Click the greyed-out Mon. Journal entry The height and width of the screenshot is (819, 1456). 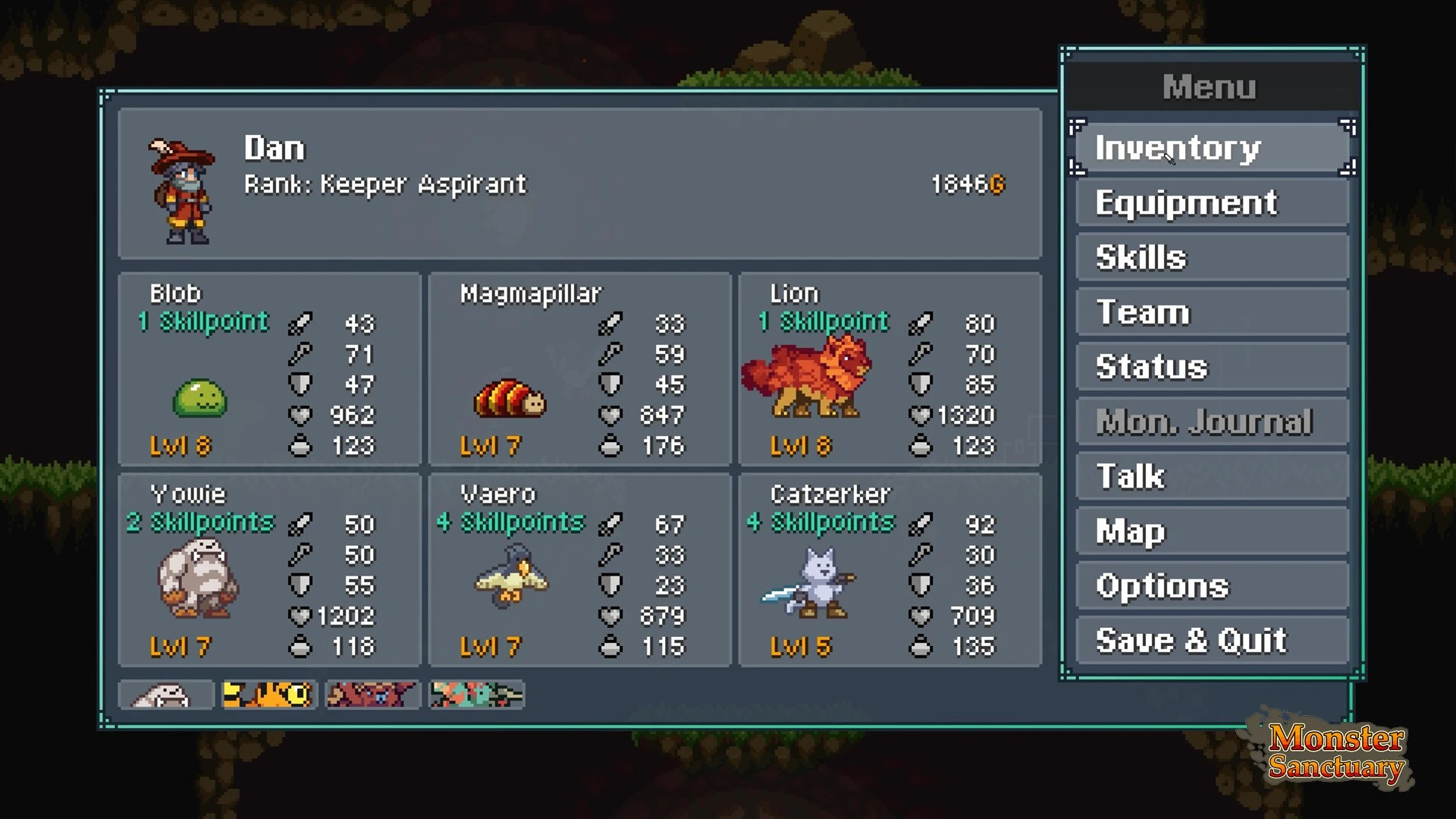(x=1212, y=422)
